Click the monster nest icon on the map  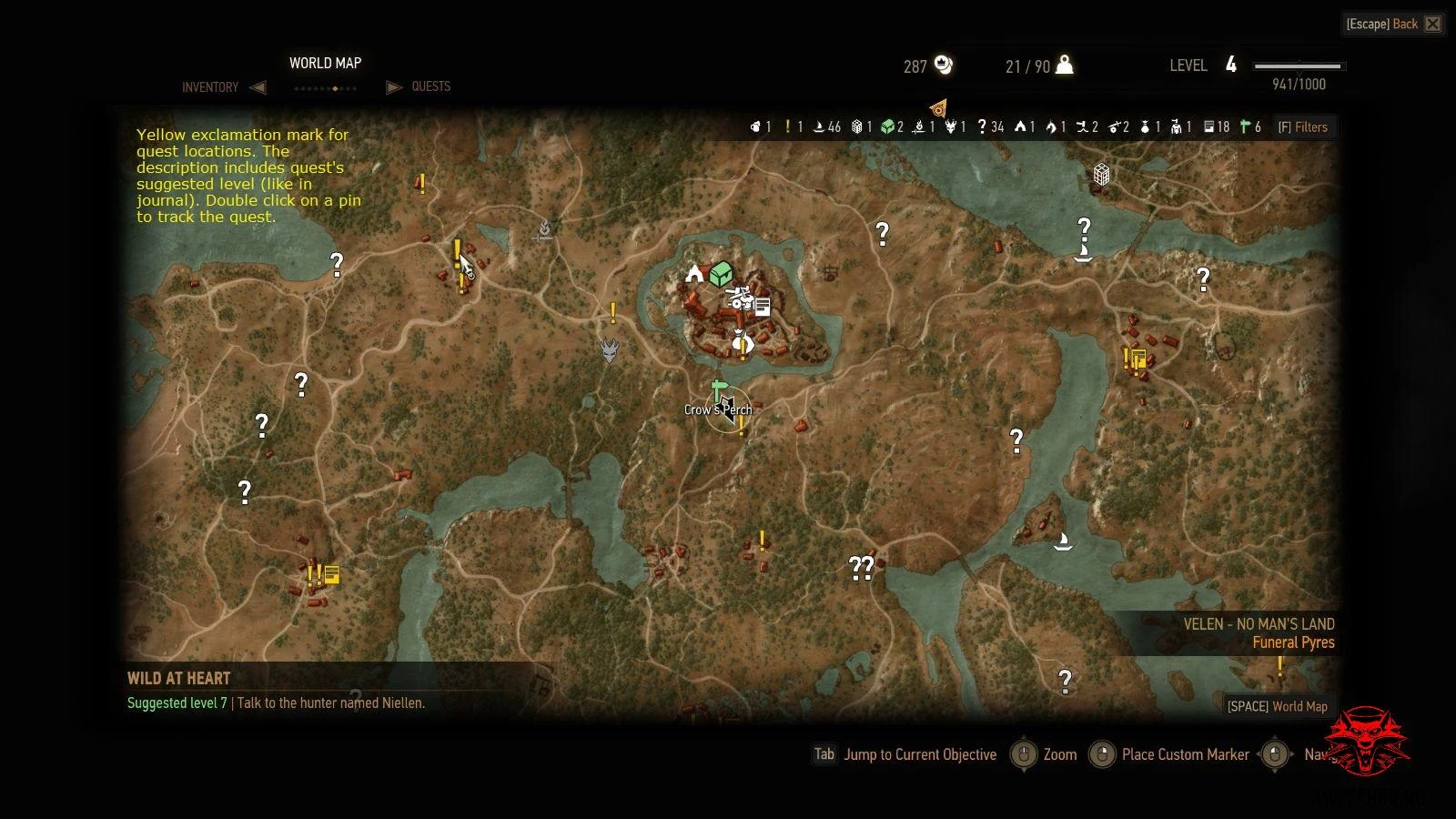pos(610,350)
